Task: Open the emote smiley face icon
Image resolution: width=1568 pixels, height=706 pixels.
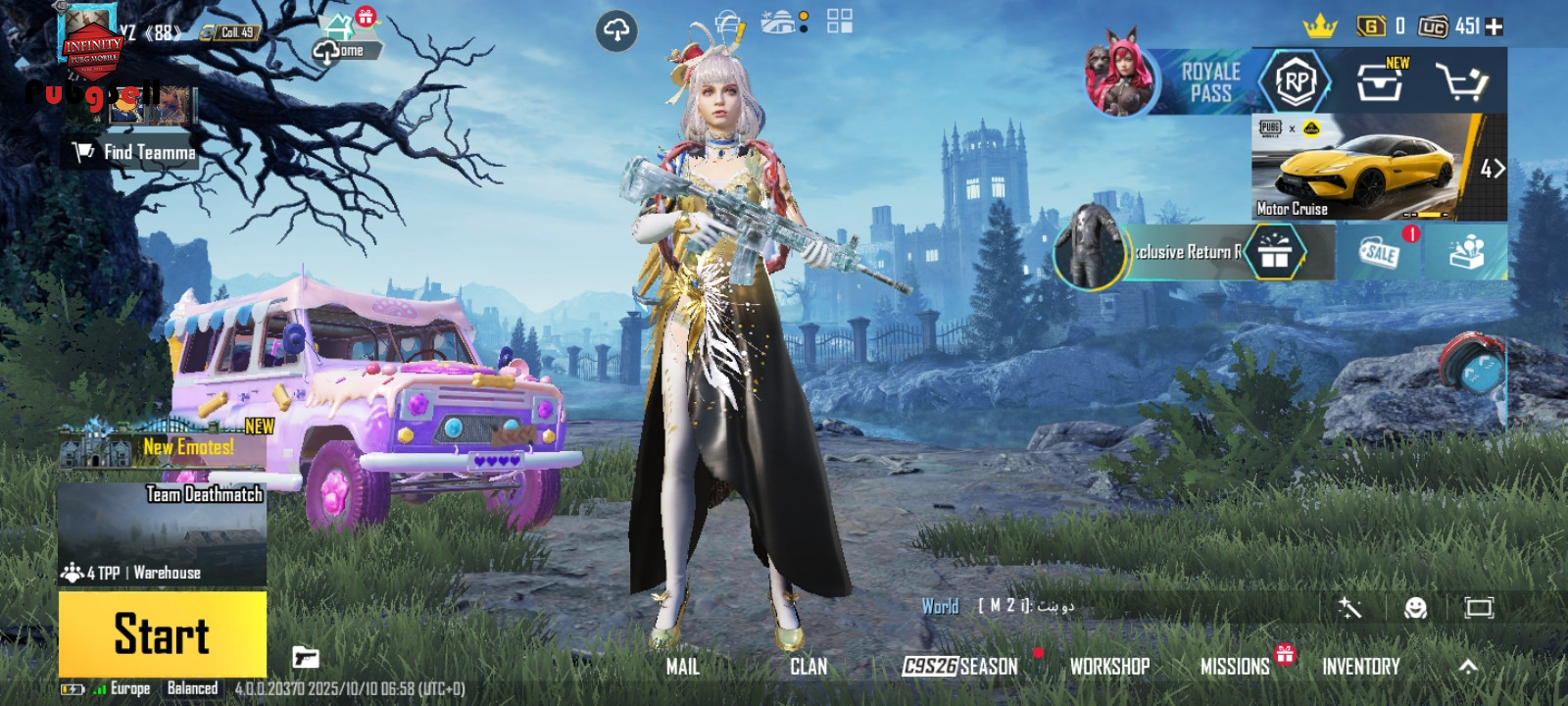Action: point(1415,608)
